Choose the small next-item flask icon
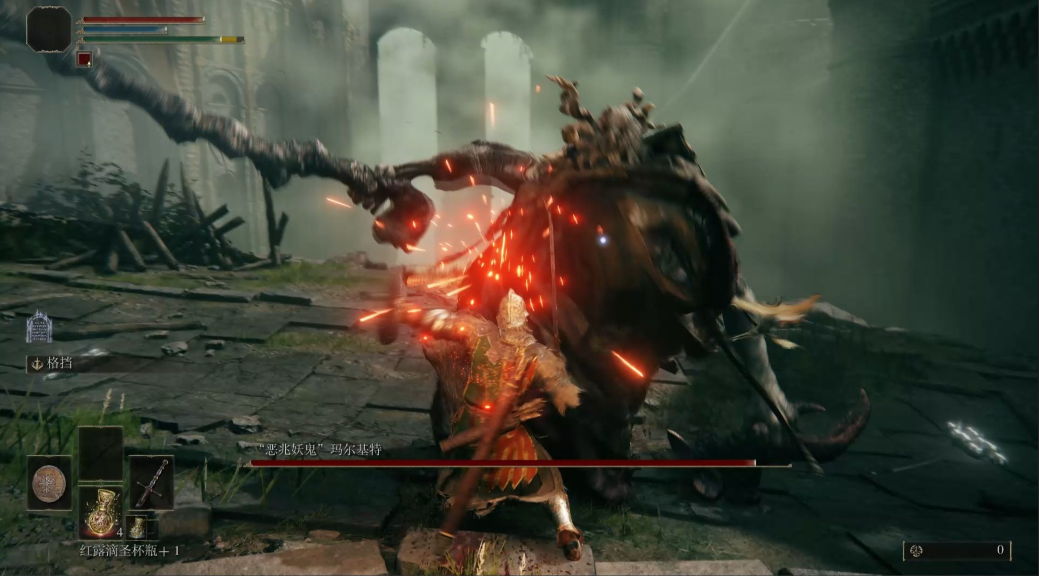Viewport: 1039px width, 576px height. (x=136, y=528)
